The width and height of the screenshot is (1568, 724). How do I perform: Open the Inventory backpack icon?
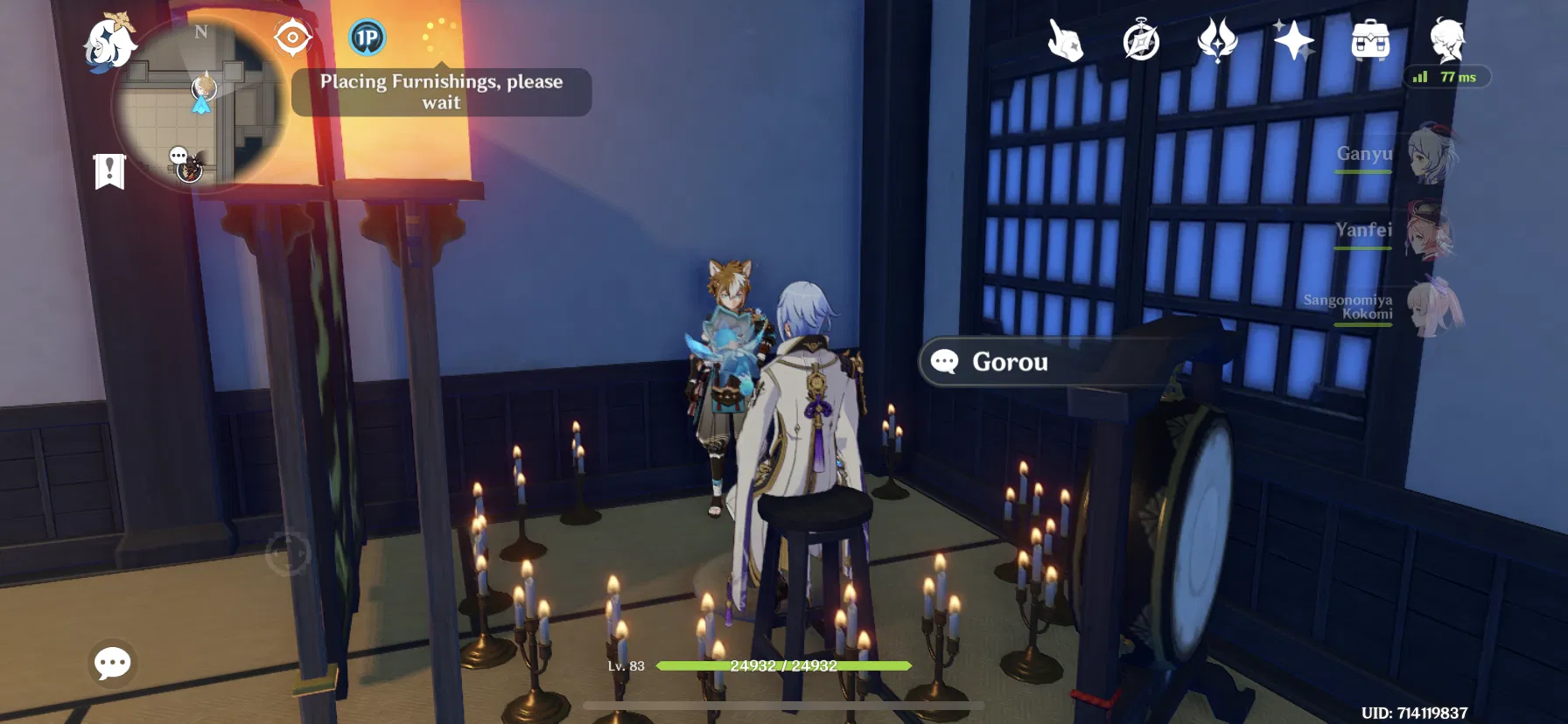pyautogui.click(x=1369, y=39)
